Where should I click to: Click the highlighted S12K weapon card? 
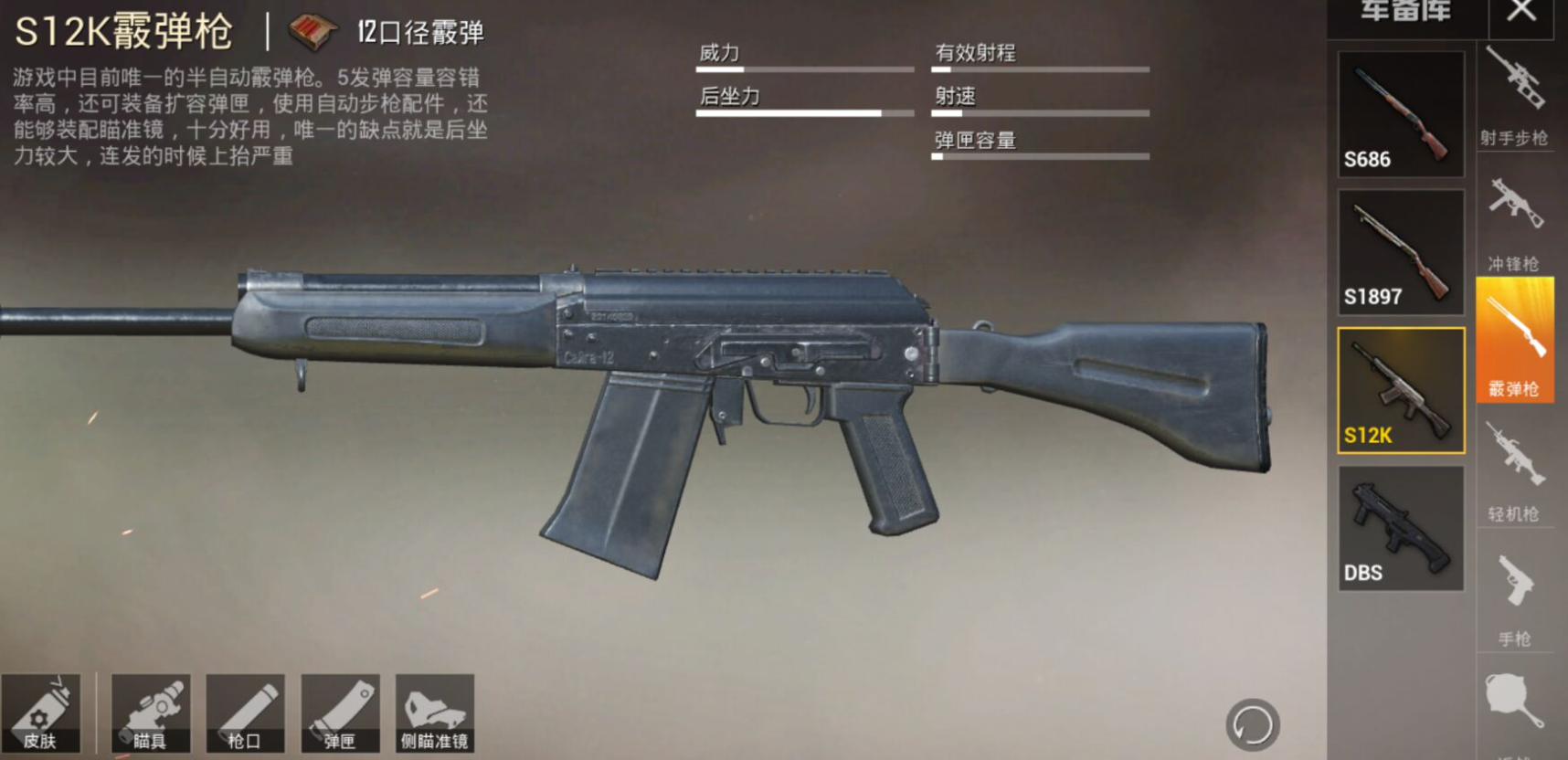(1401, 388)
